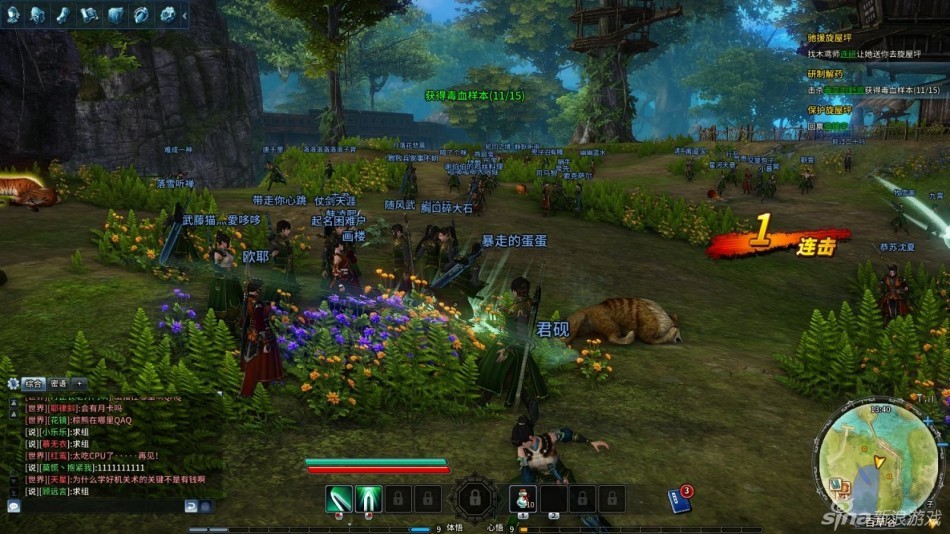Switch to the 密语 whisper chat tab
The image size is (950, 534).
point(58,383)
